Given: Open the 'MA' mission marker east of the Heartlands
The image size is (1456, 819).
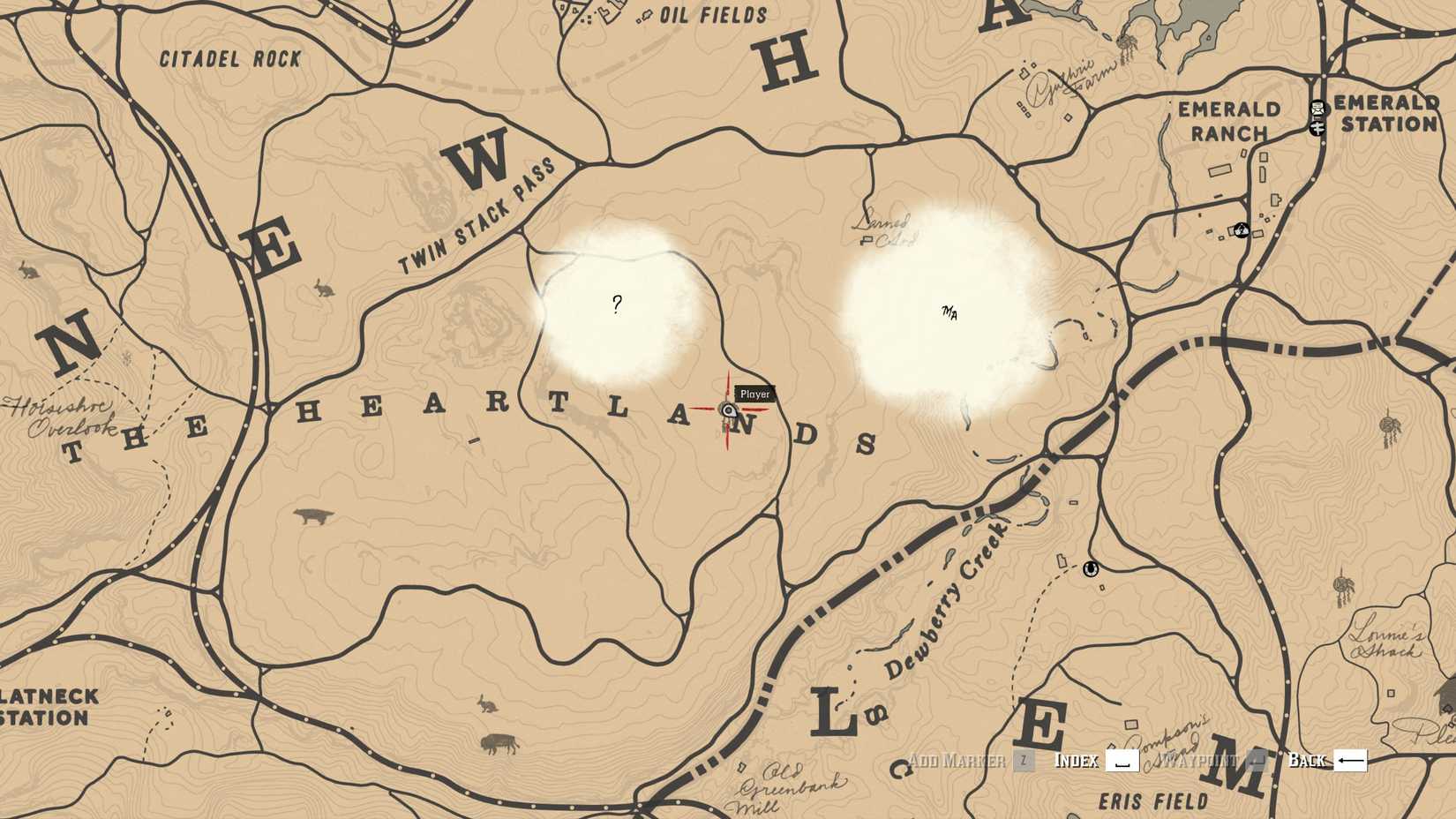Looking at the screenshot, I should coord(951,311).
